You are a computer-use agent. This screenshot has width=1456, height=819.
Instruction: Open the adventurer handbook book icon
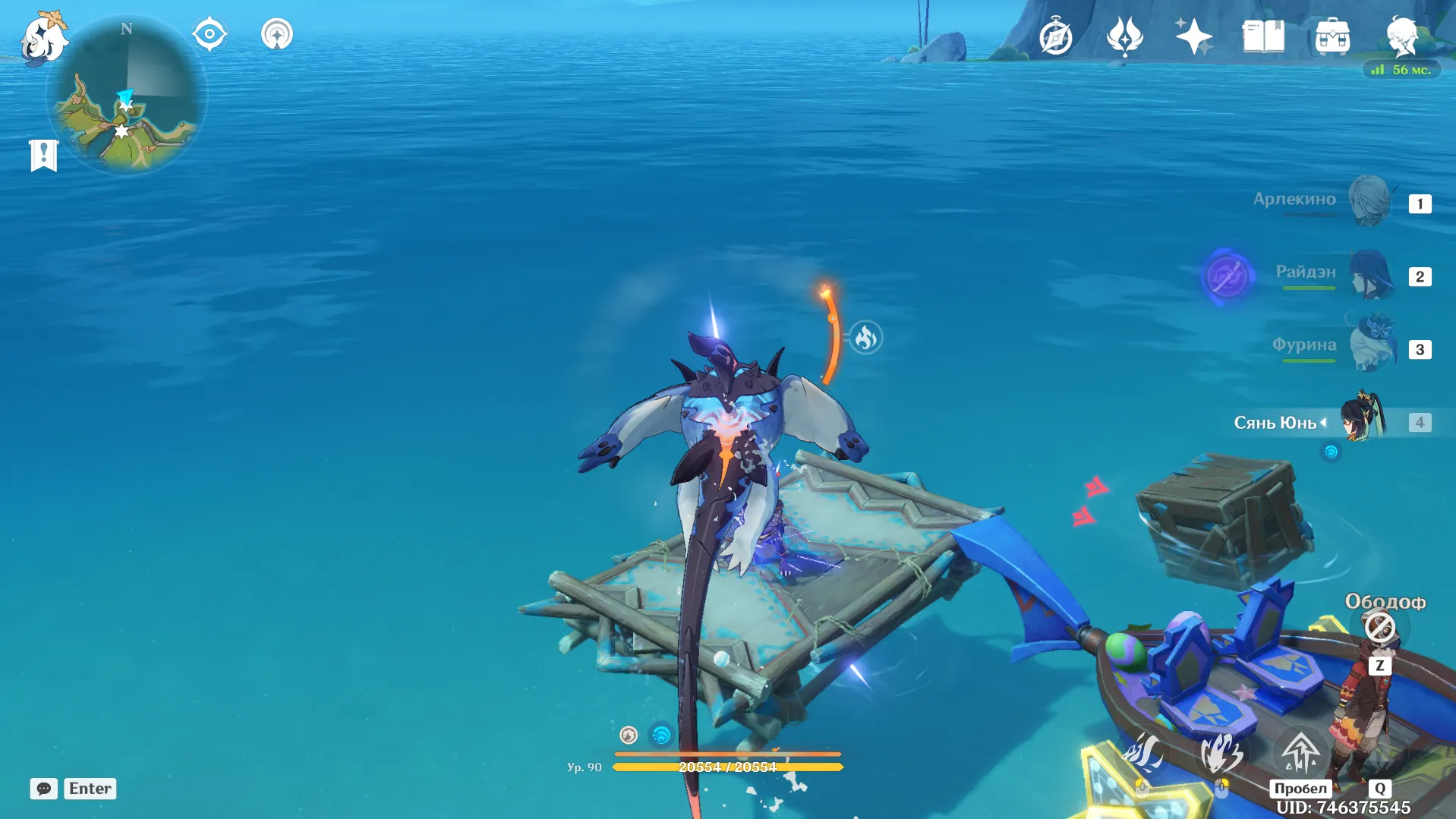click(1263, 36)
